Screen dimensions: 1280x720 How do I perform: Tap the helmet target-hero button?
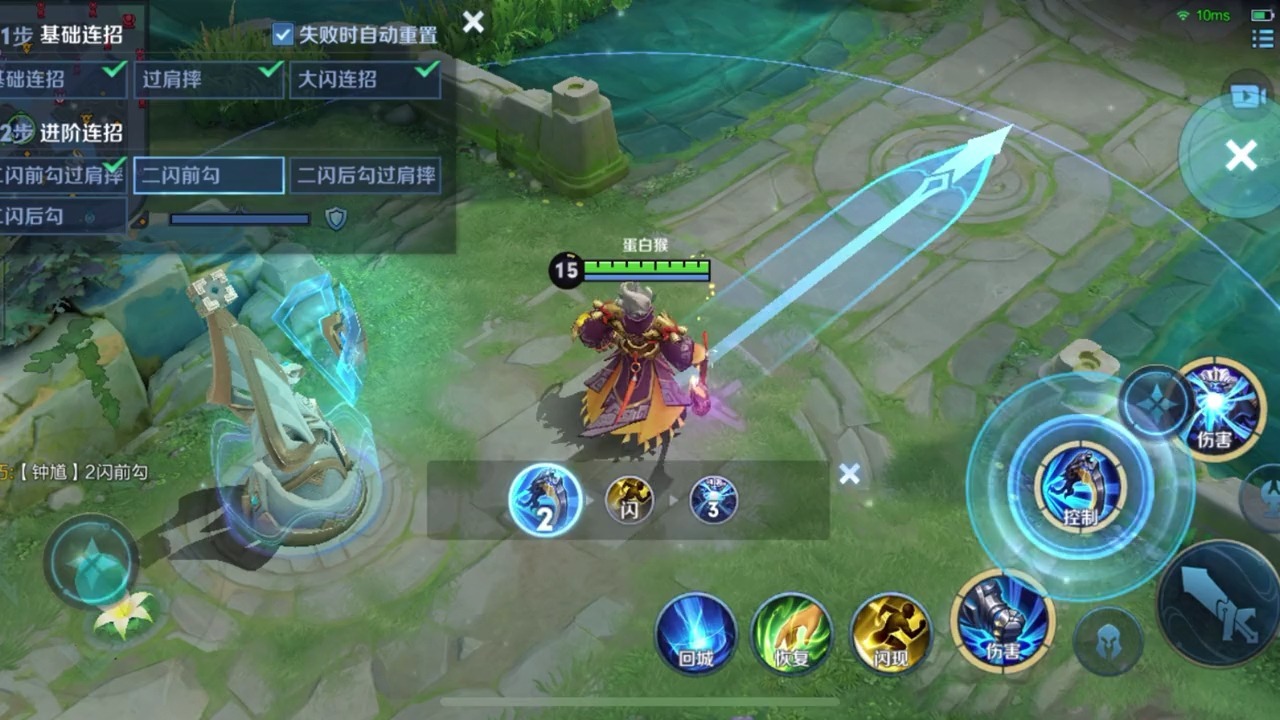1108,641
